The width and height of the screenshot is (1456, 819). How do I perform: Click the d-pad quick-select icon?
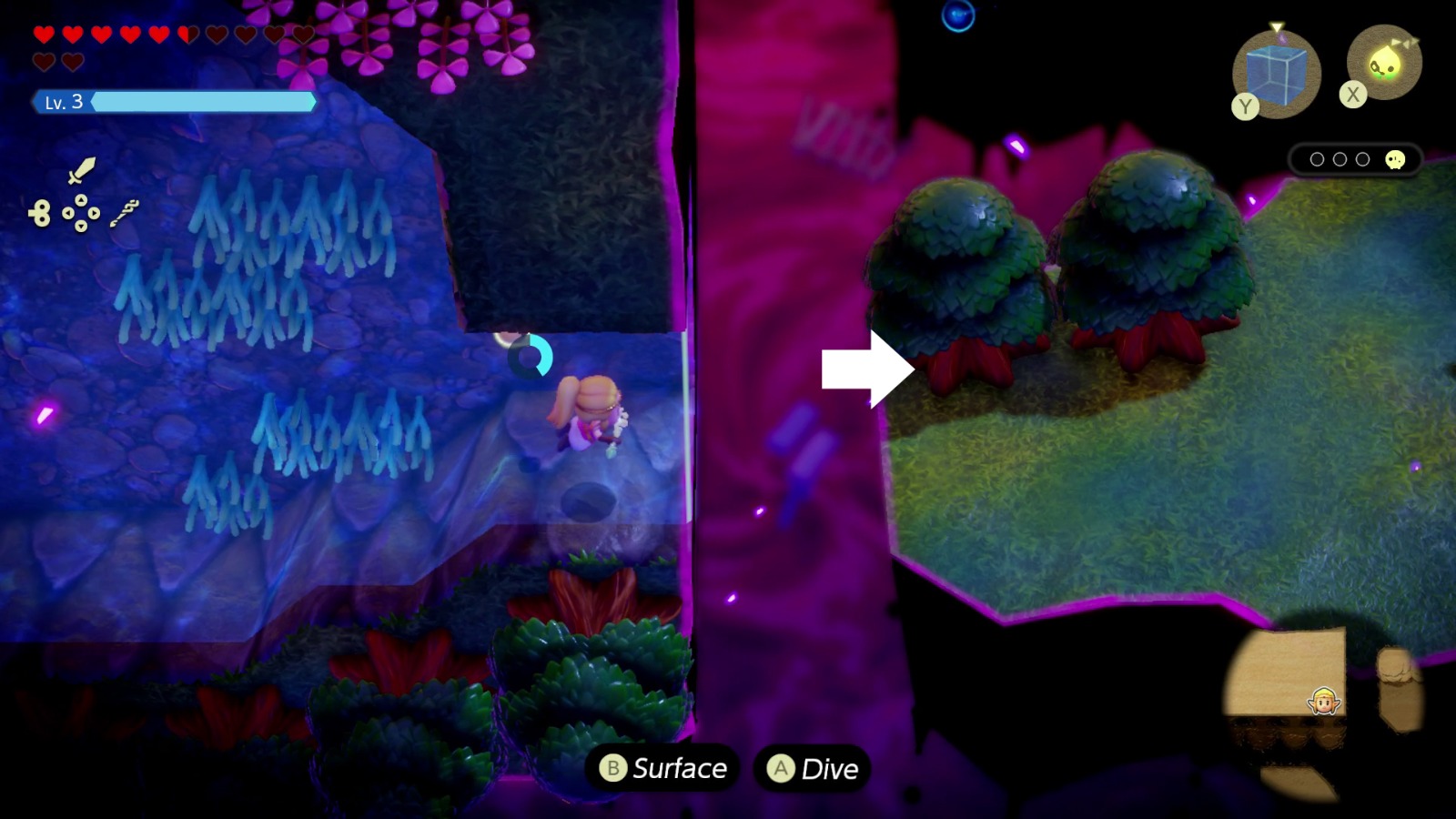pyautogui.click(x=81, y=212)
